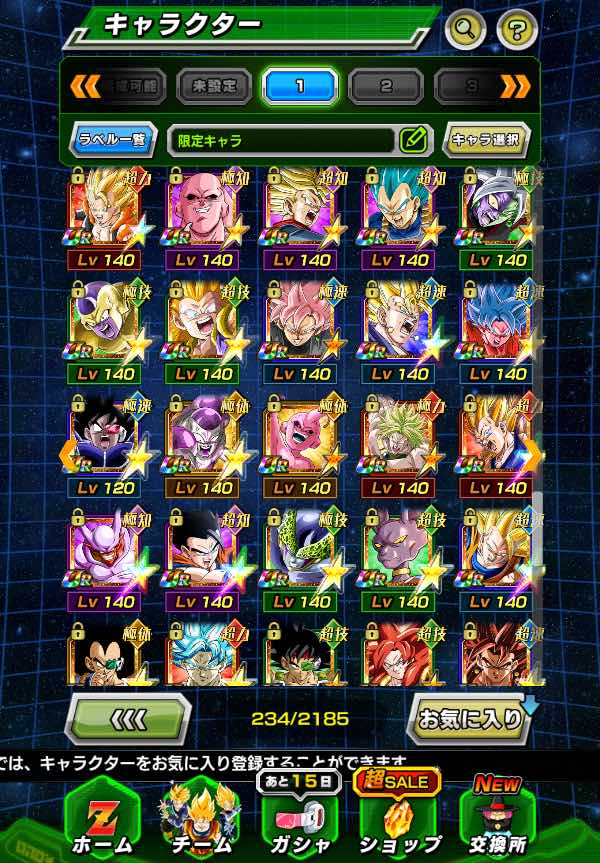Go back with the green arrow button
This screenshot has width=600, height=863.
(x=129, y=718)
